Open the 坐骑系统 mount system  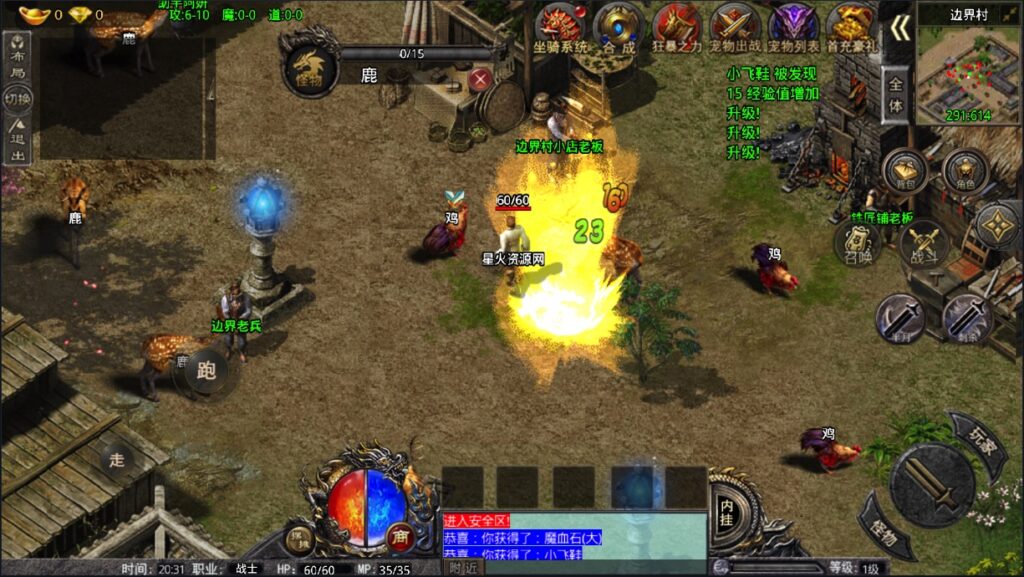(561, 26)
